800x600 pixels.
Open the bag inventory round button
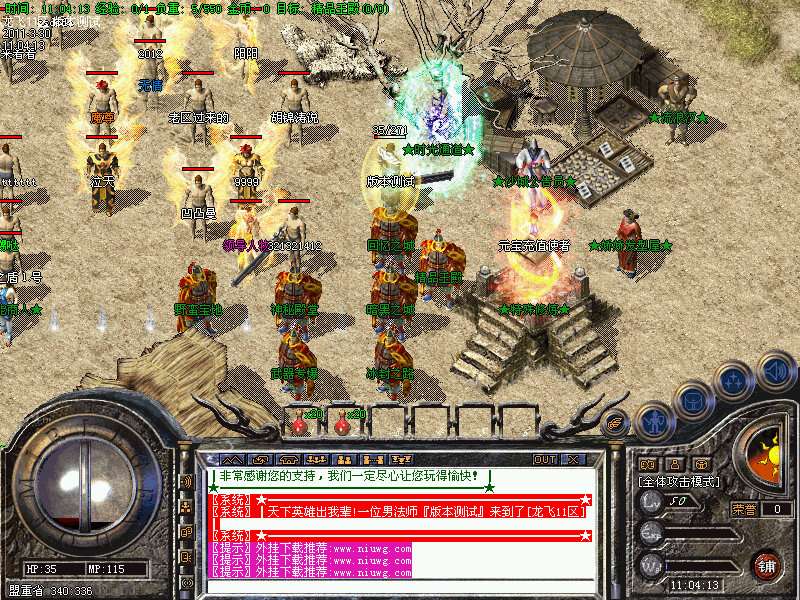[x=693, y=400]
